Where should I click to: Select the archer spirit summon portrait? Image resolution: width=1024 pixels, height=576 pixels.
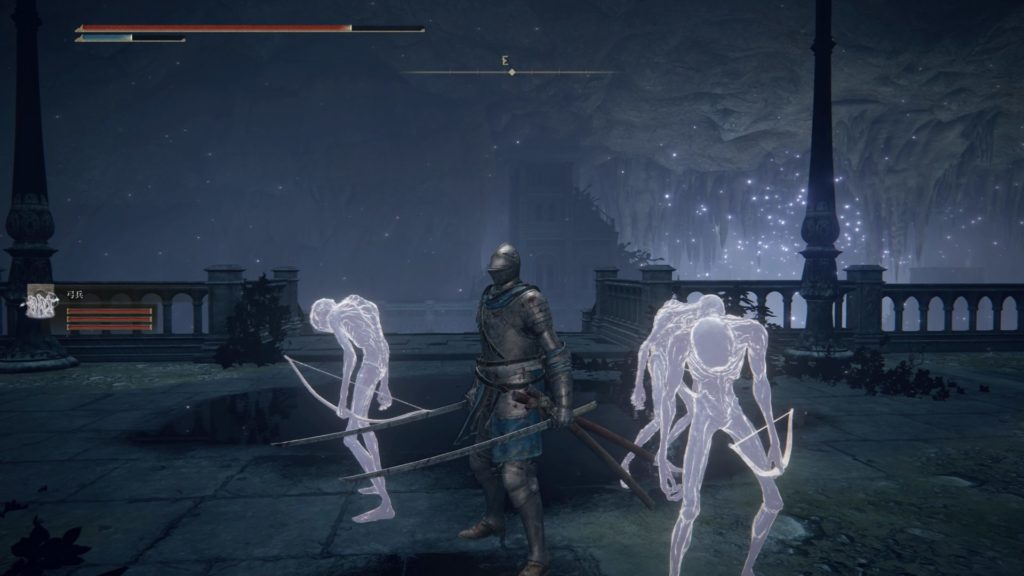point(42,303)
